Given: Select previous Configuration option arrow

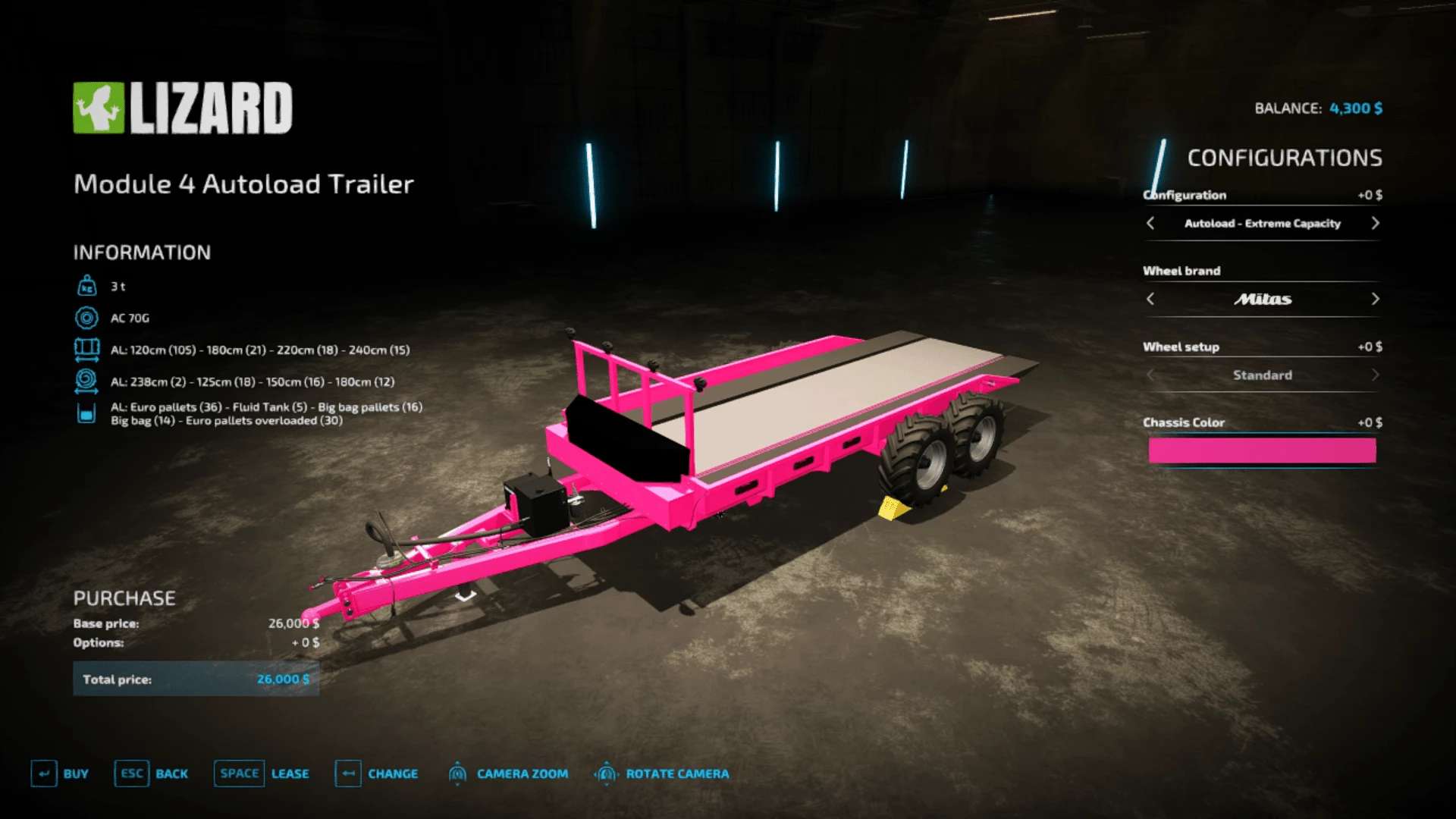Looking at the screenshot, I should point(1150,223).
